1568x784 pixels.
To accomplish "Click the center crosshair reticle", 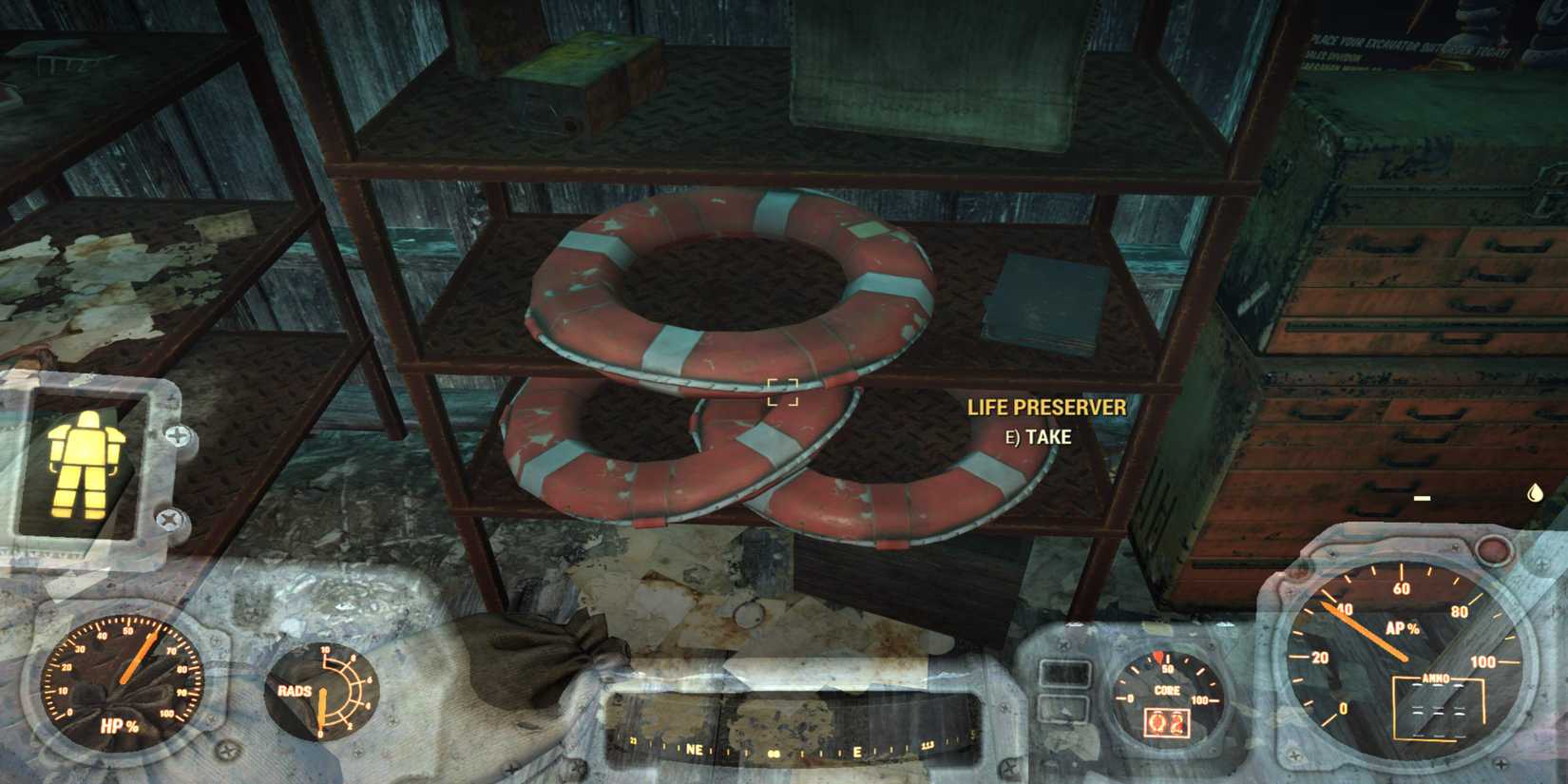I will [781, 392].
